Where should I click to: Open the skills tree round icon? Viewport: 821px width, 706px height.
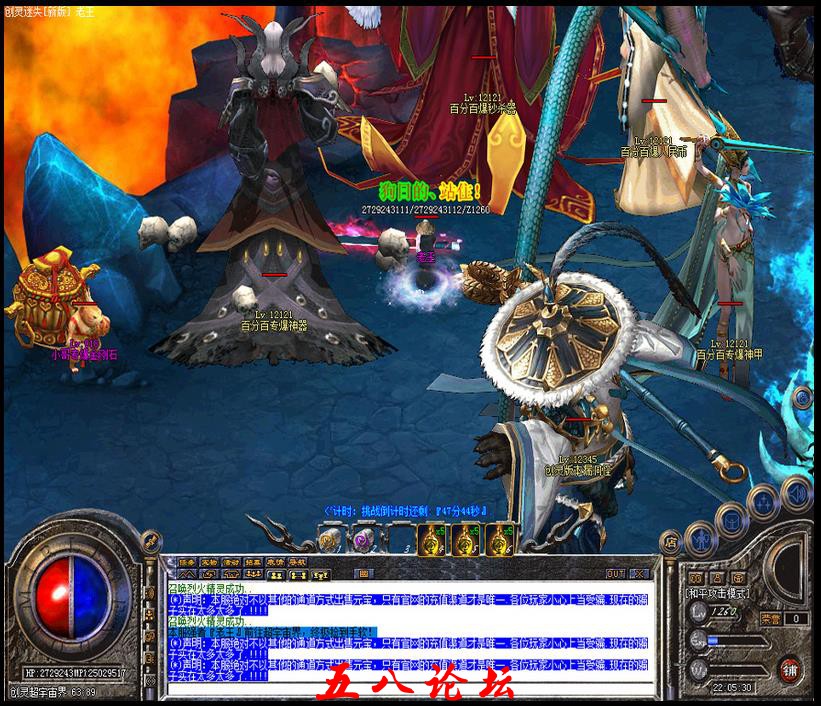point(764,503)
